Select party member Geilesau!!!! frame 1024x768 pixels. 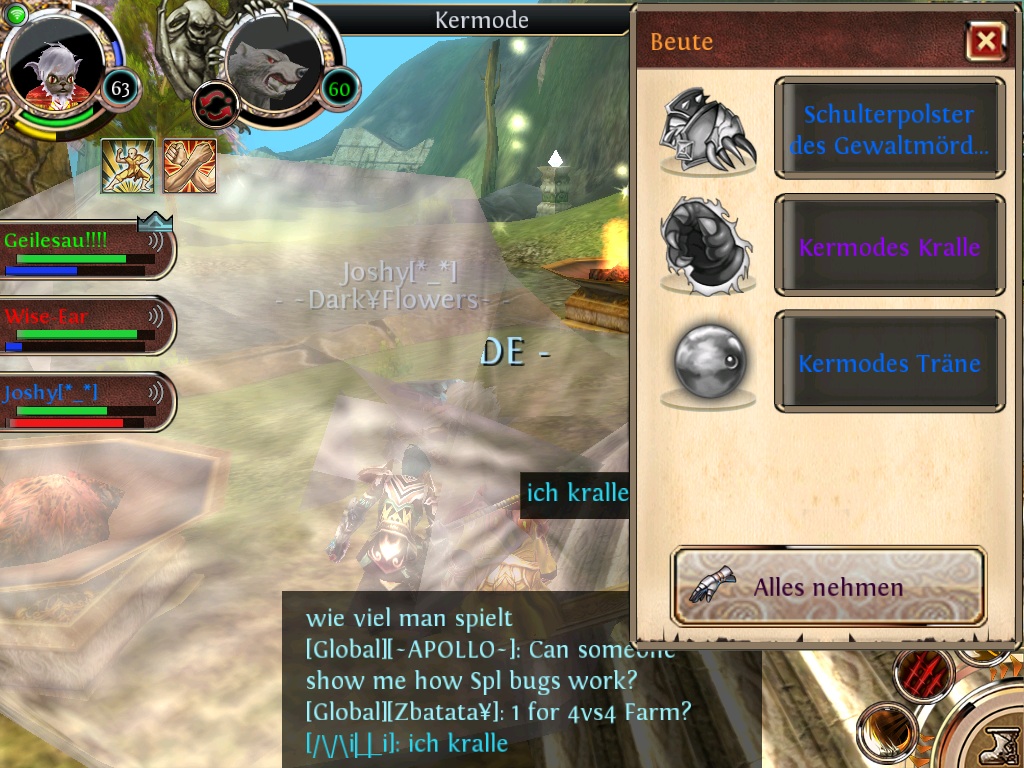pos(86,251)
